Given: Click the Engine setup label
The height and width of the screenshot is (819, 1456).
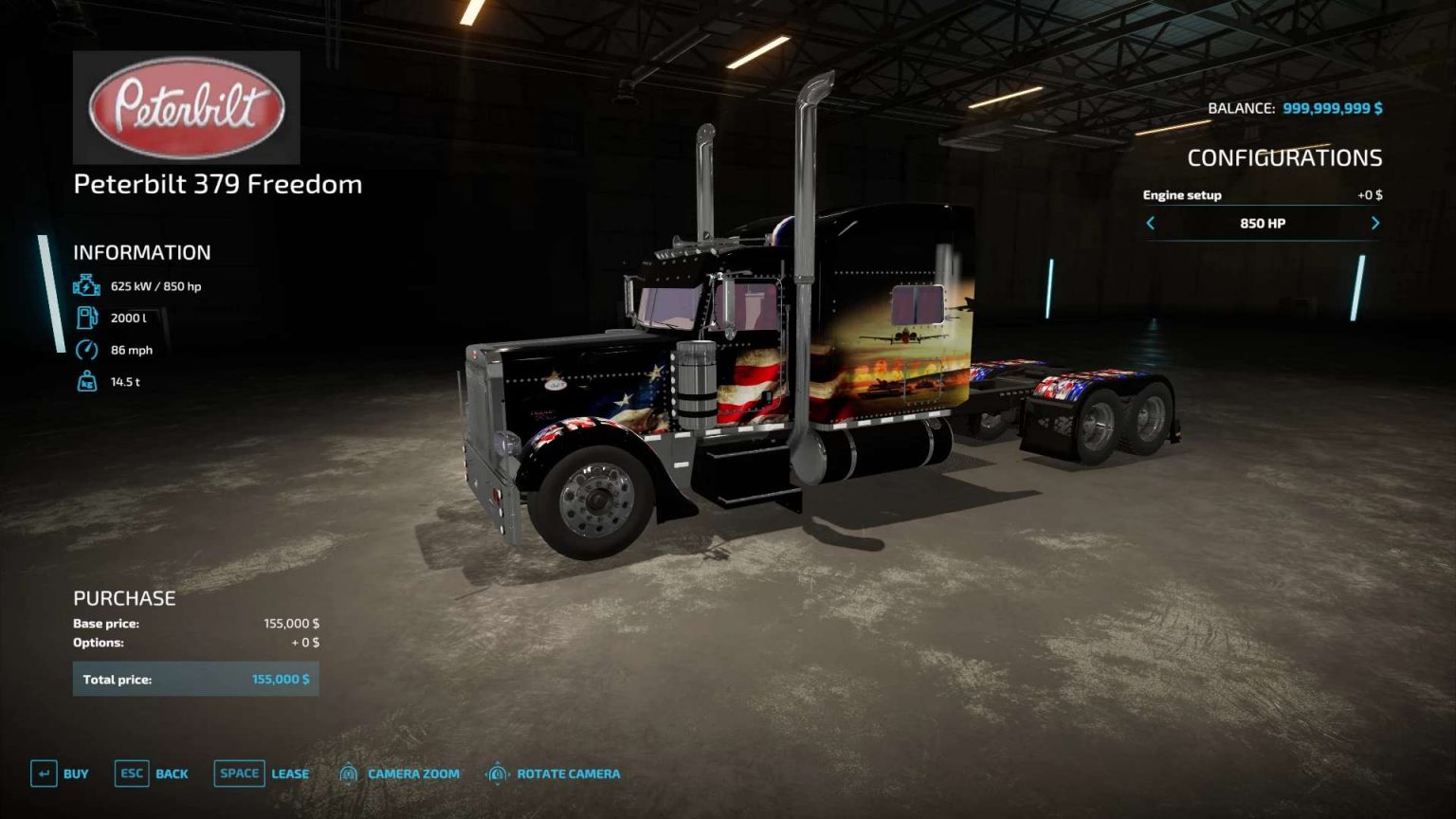Looking at the screenshot, I should pyautogui.click(x=1182, y=194).
